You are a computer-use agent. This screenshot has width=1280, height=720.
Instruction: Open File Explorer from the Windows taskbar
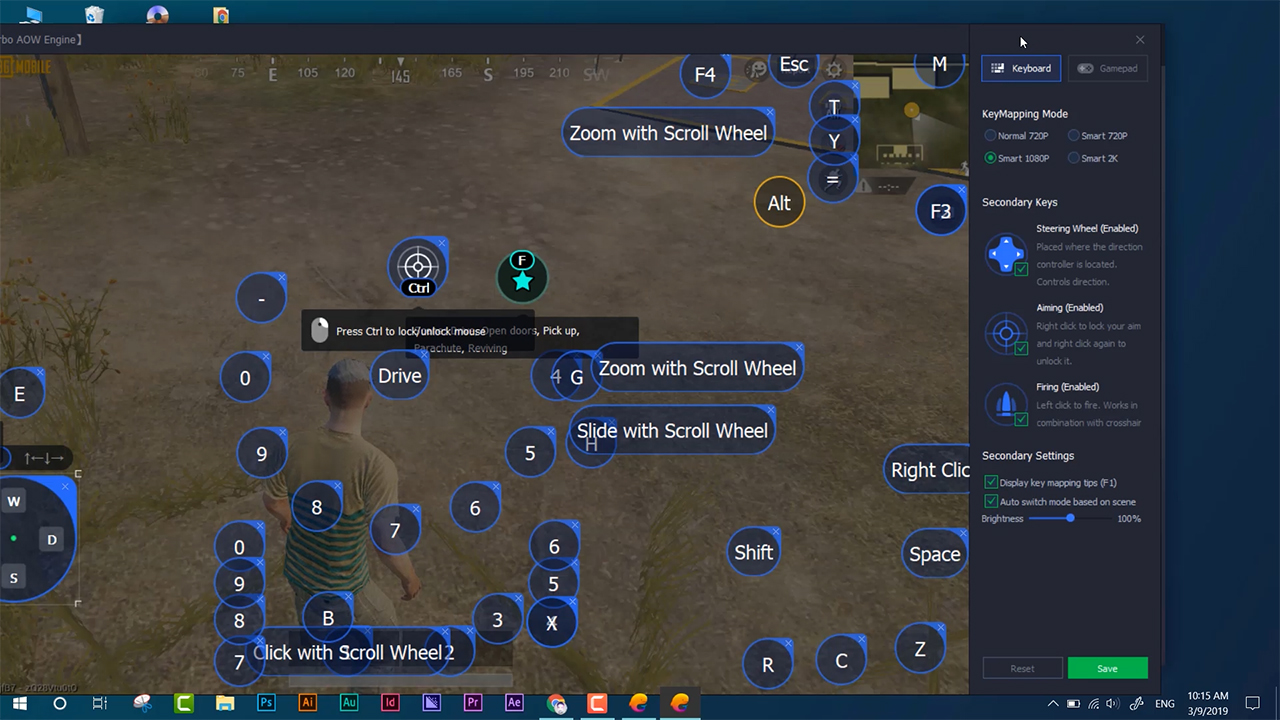tap(225, 703)
